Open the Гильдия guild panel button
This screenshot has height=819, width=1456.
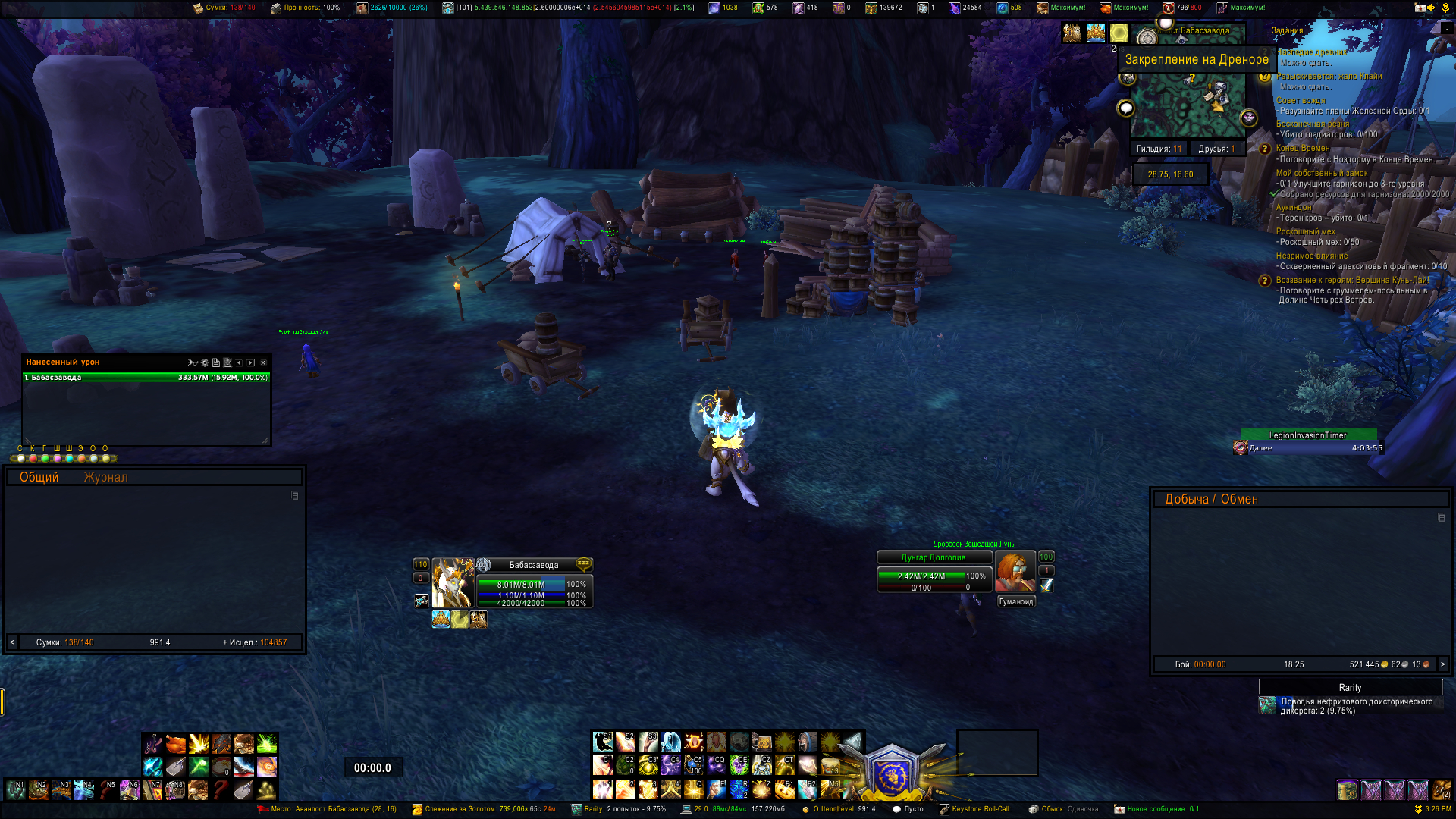click(x=1159, y=149)
